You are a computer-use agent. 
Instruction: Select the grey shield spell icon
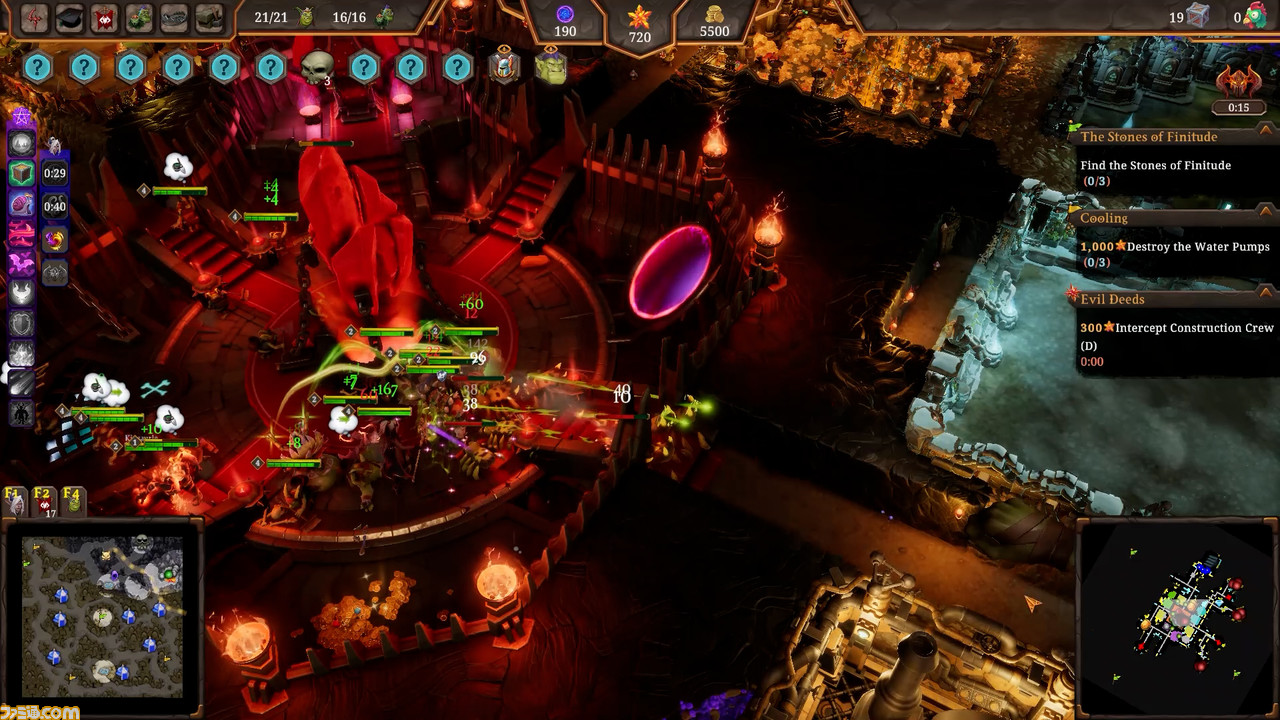21,323
